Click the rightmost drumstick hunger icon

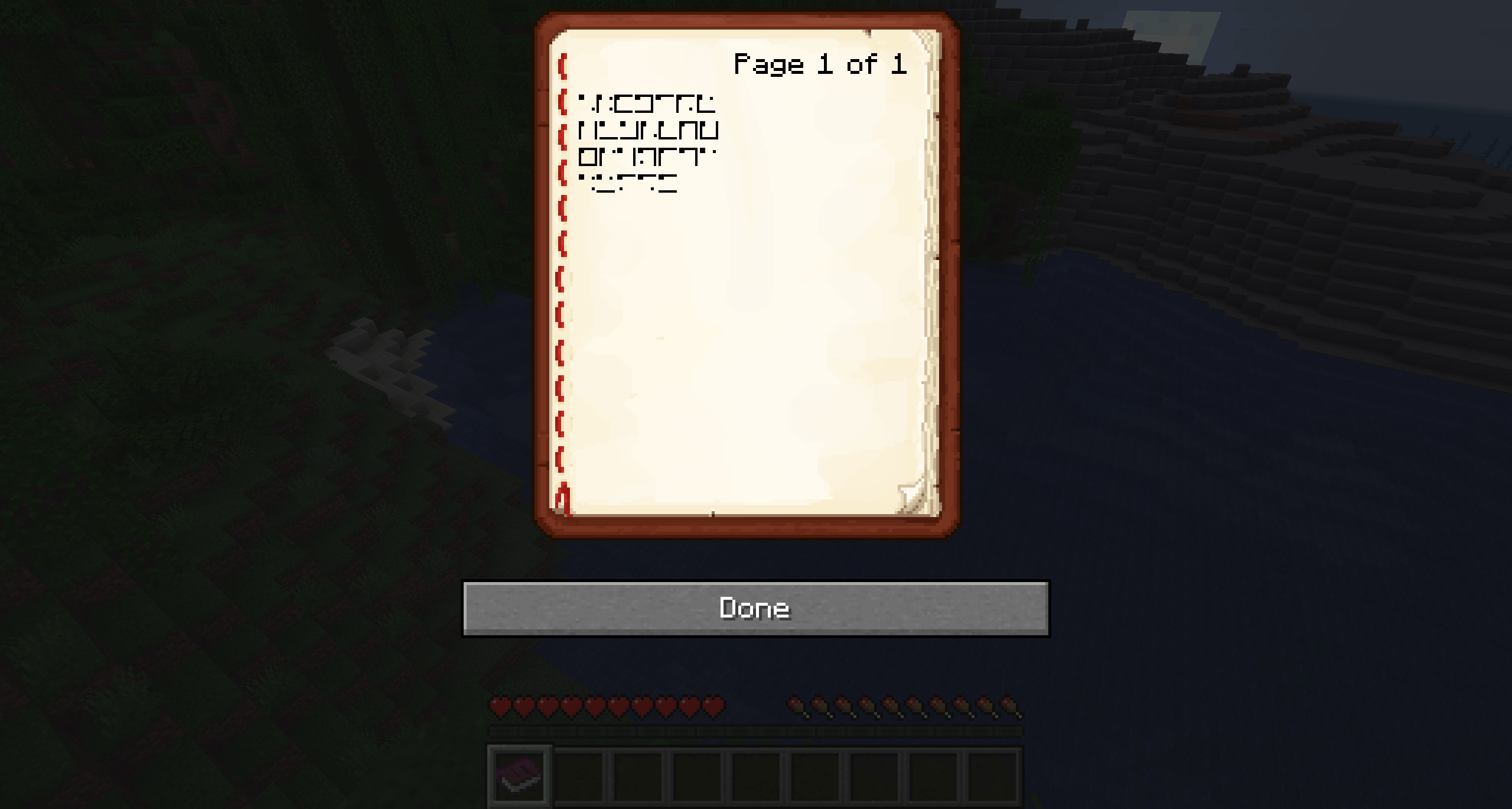pos(1007,707)
